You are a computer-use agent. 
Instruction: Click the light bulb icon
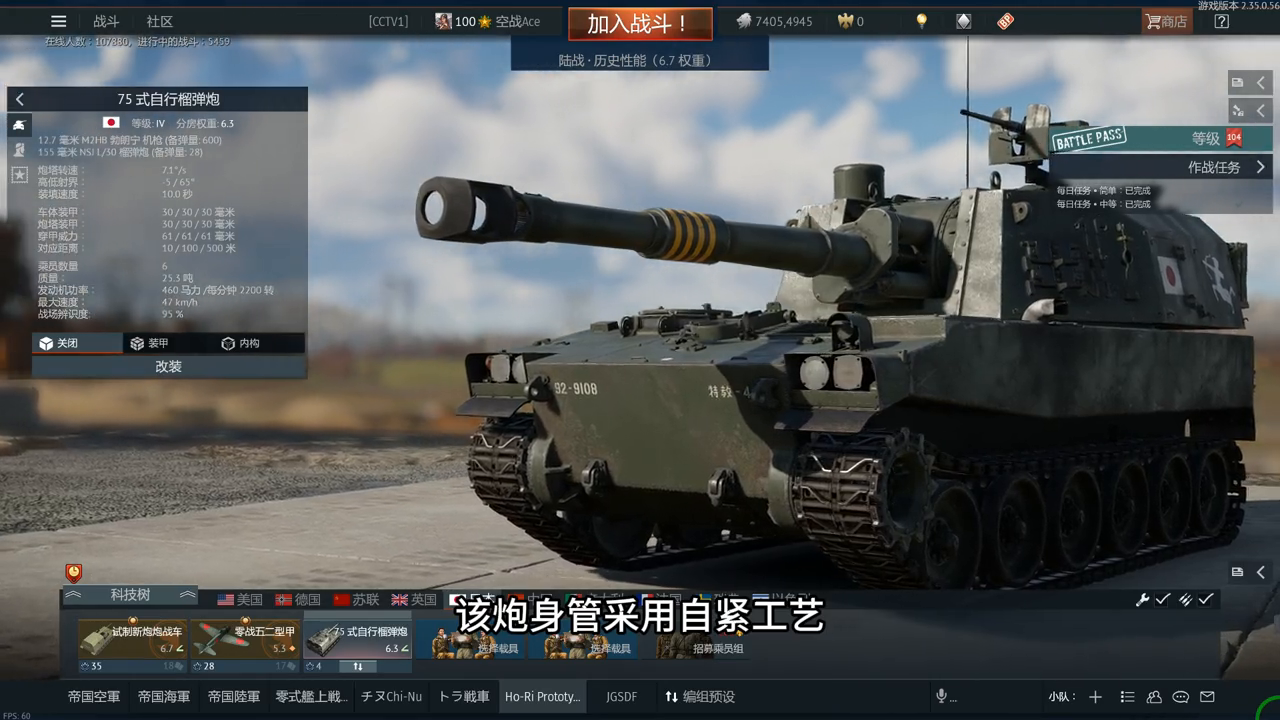tap(922, 21)
